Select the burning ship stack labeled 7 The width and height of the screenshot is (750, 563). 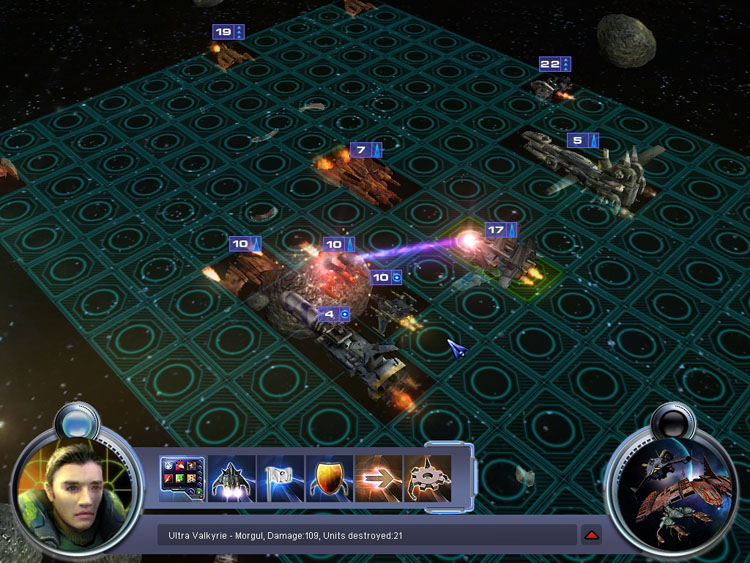click(x=360, y=178)
